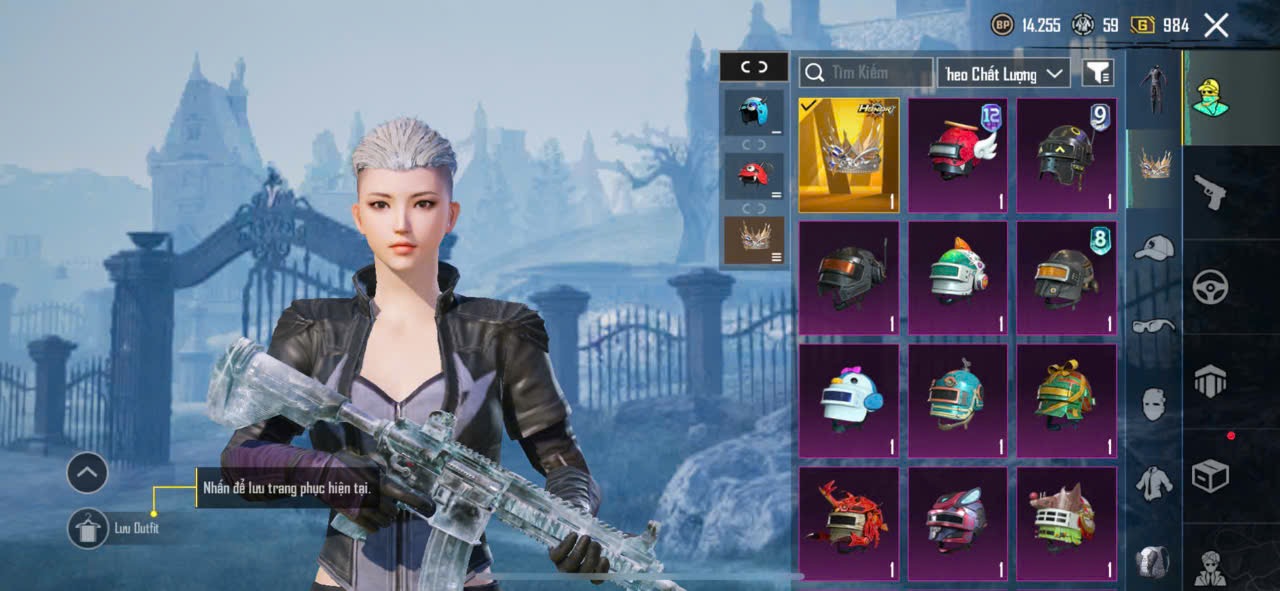Image resolution: width=1280 pixels, height=591 pixels.
Task: Open the filter funnel button
Action: (1097, 73)
